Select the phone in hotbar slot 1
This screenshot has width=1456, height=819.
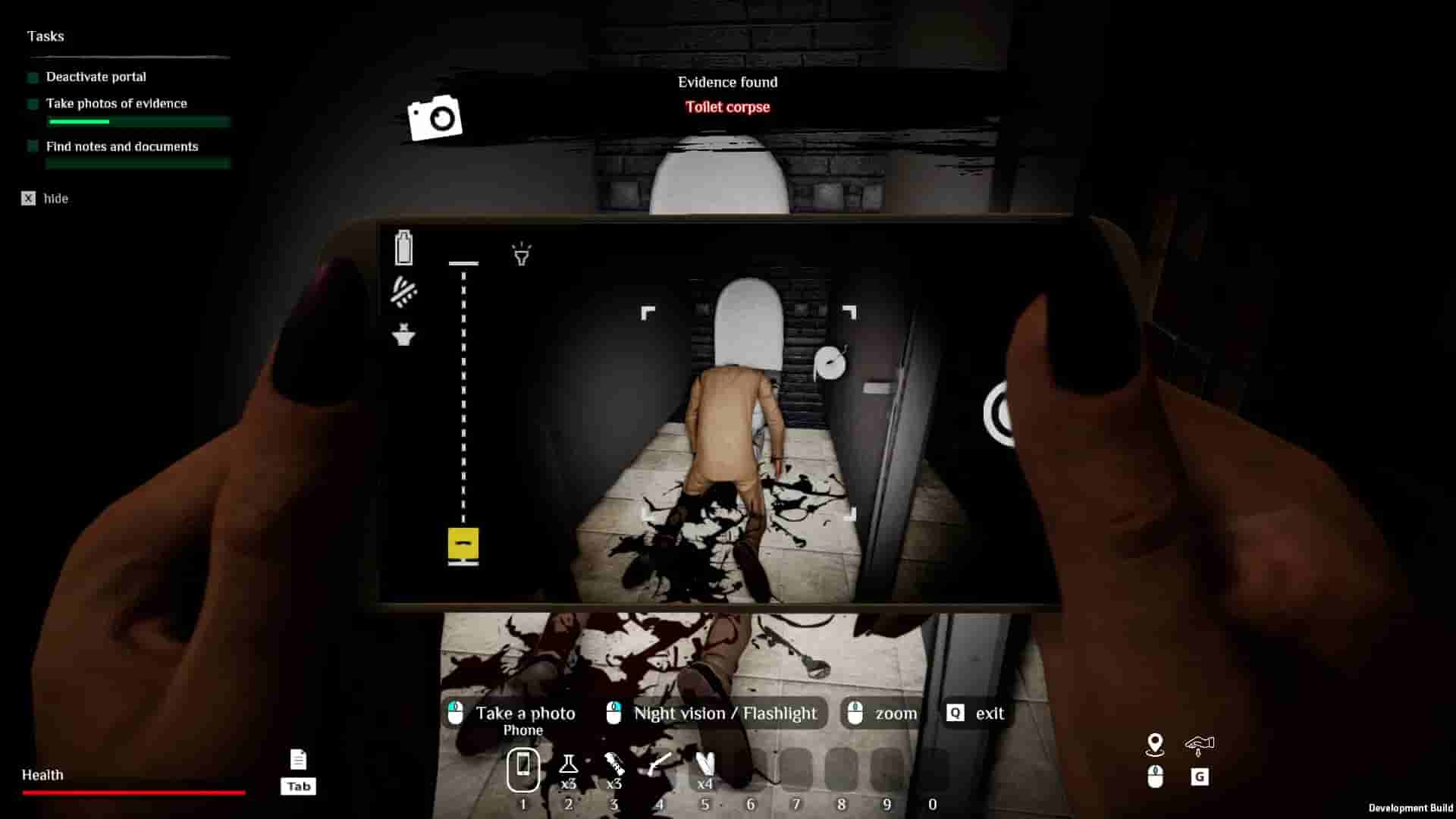click(x=523, y=769)
